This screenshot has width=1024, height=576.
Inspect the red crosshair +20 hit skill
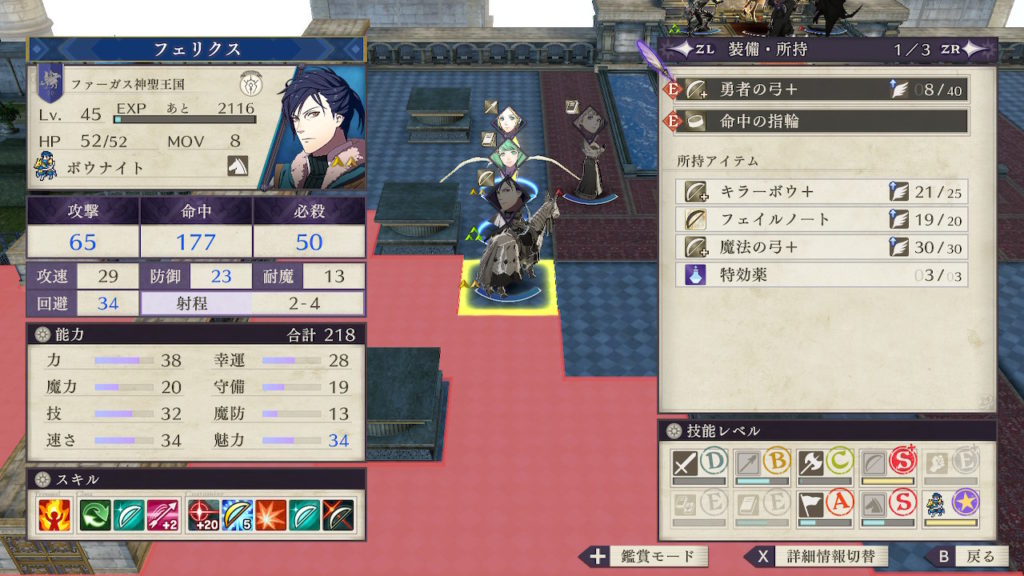(x=203, y=515)
